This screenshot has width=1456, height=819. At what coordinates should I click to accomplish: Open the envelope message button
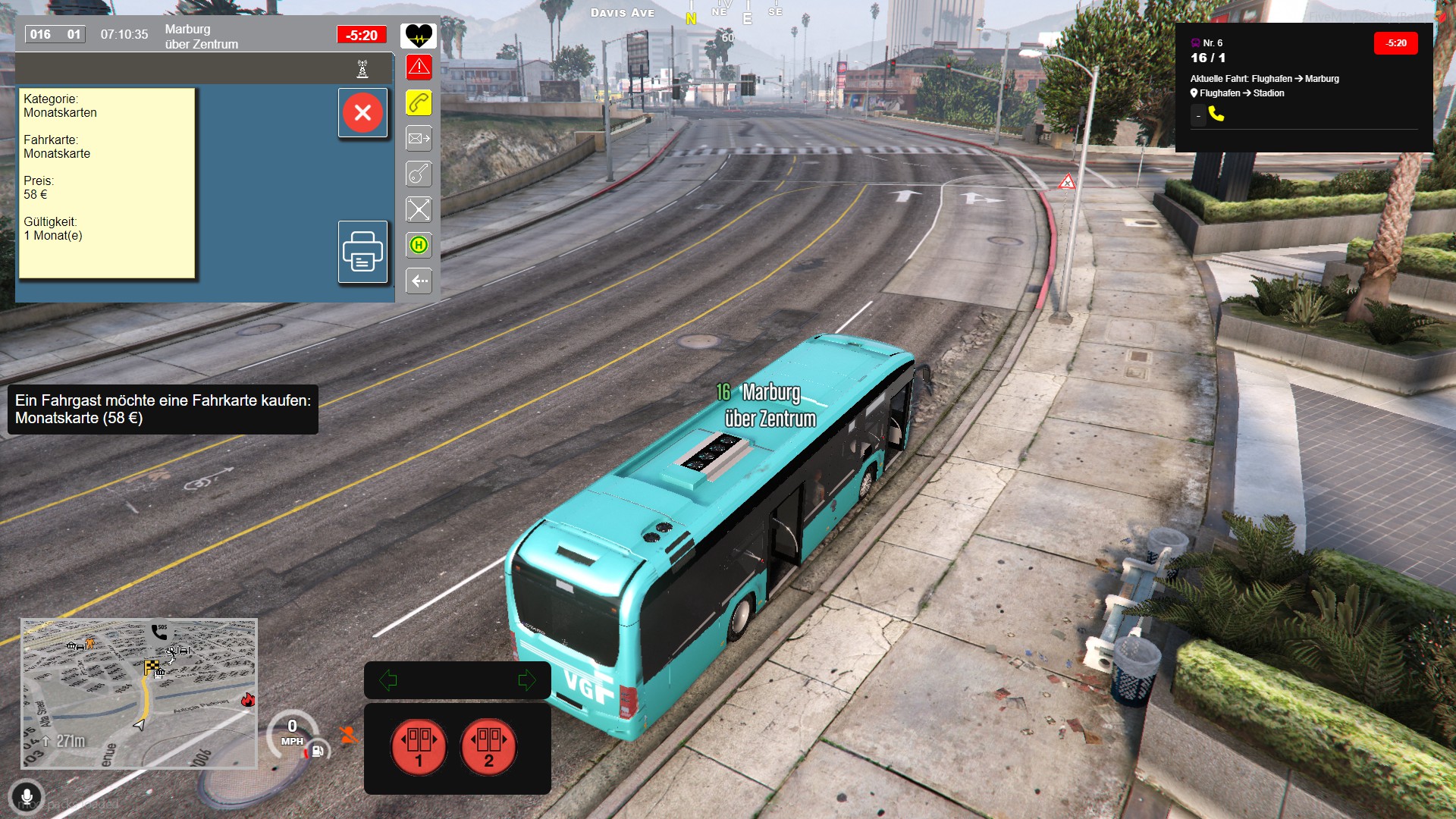click(419, 139)
